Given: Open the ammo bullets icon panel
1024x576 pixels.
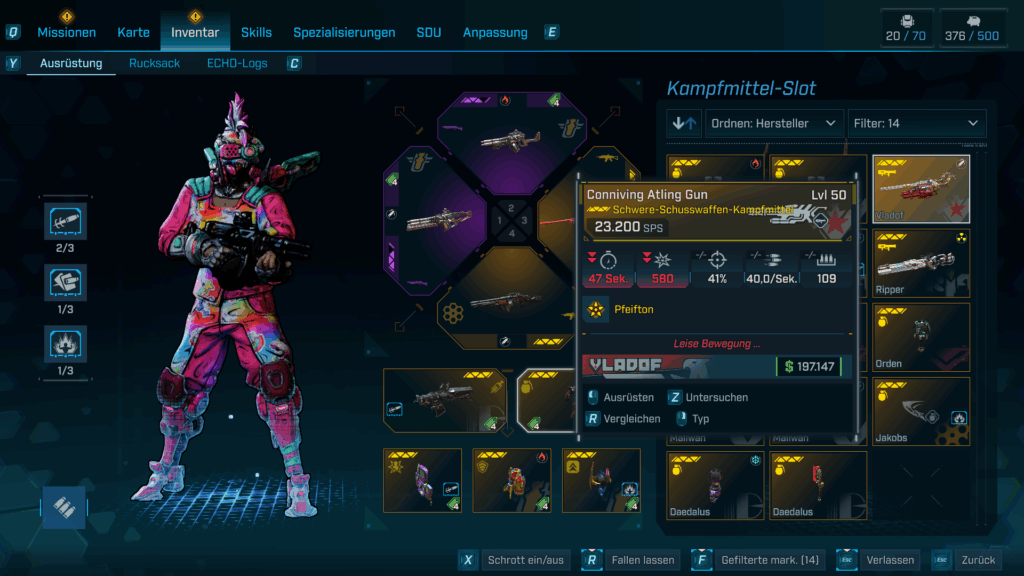Looking at the screenshot, I should (x=66, y=506).
